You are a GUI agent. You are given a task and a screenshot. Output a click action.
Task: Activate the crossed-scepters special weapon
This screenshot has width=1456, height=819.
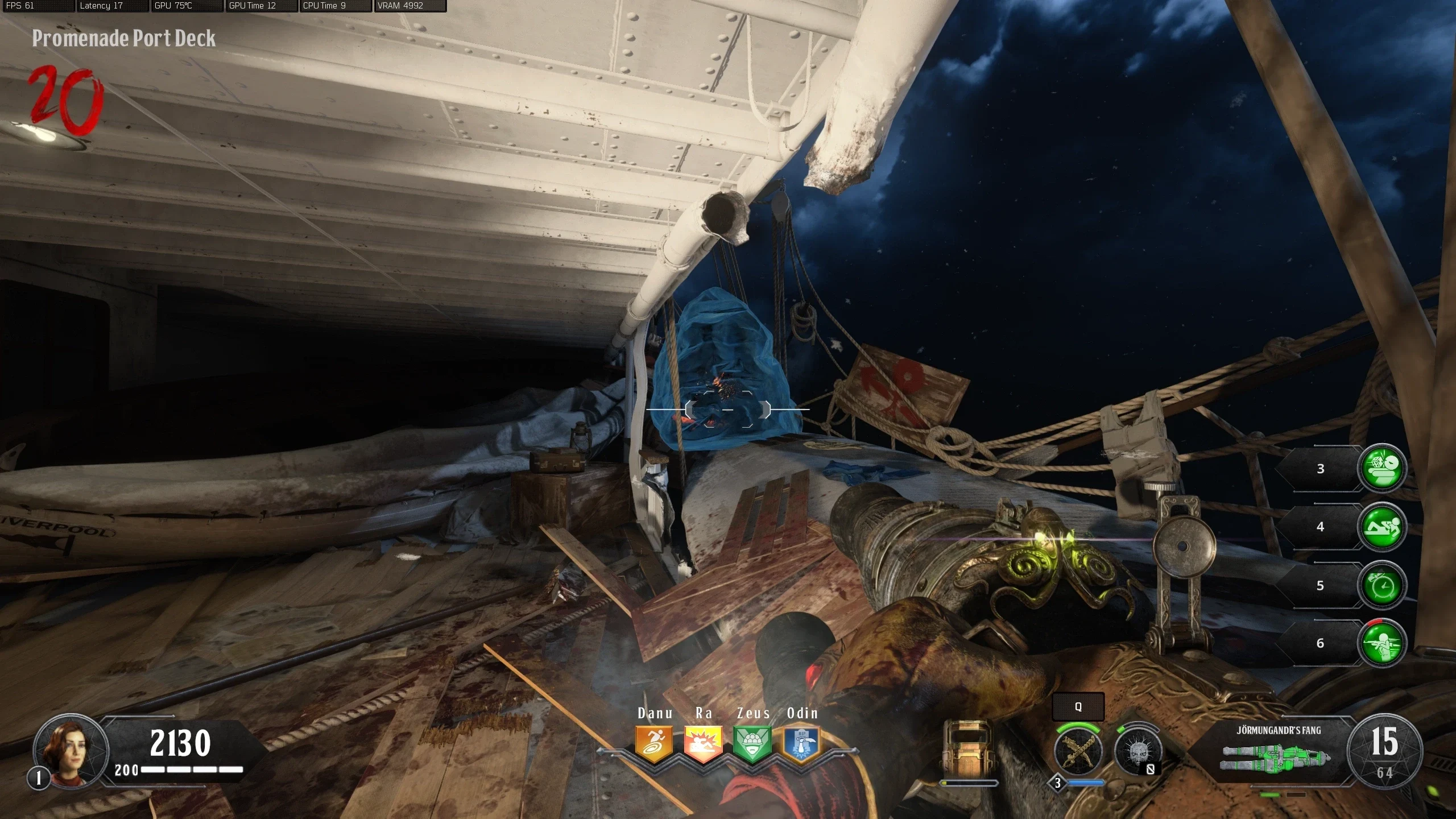pos(1077,751)
